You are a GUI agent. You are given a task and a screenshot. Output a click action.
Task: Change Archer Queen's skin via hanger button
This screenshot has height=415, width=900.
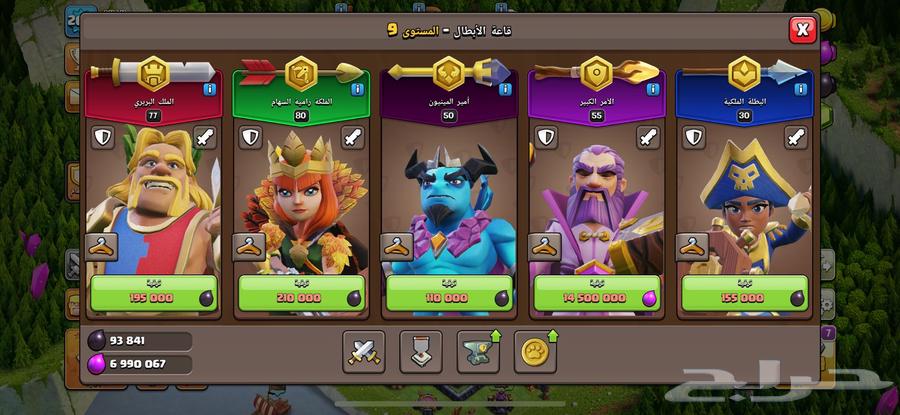[x=250, y=245]
